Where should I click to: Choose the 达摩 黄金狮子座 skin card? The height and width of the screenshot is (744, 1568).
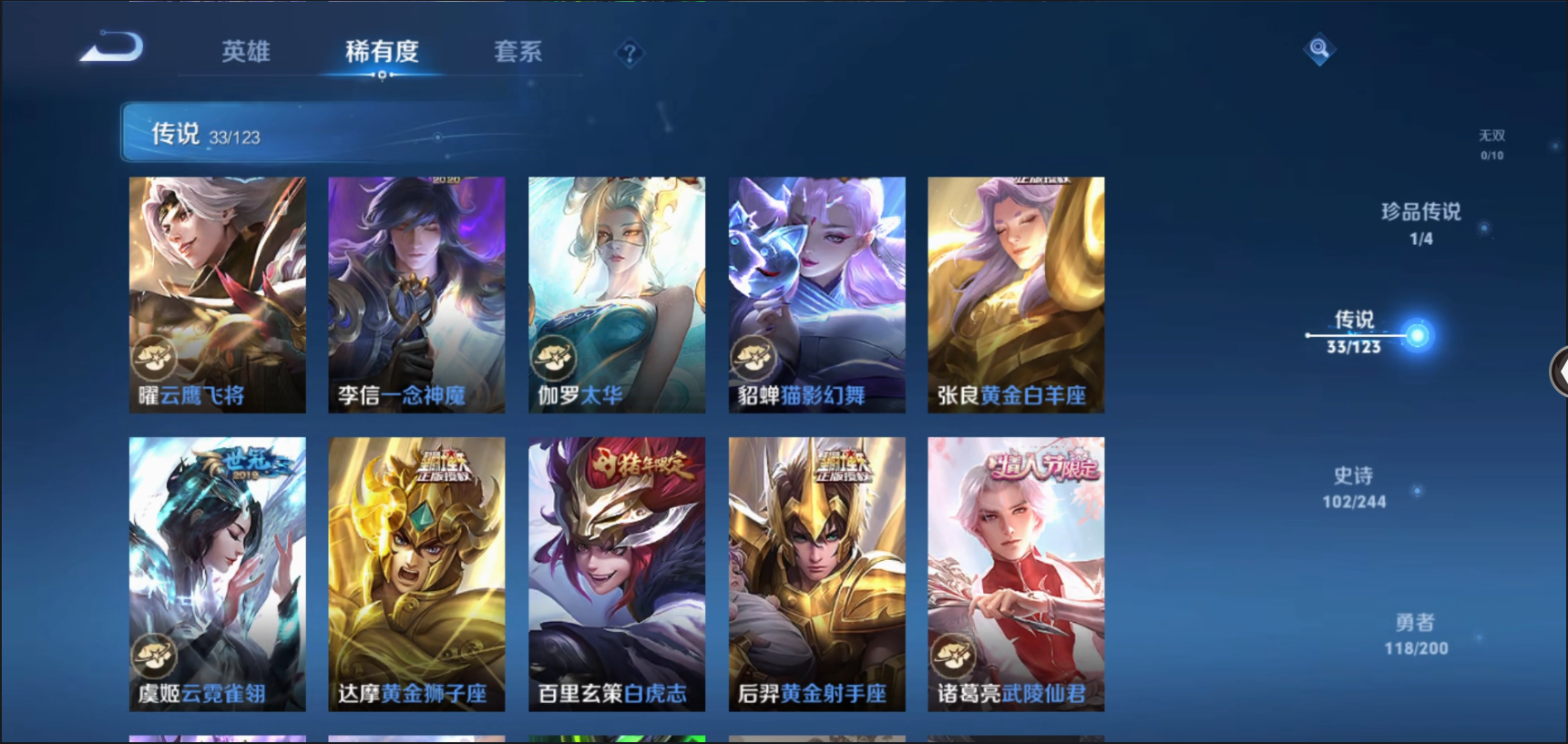click(416, 574)
